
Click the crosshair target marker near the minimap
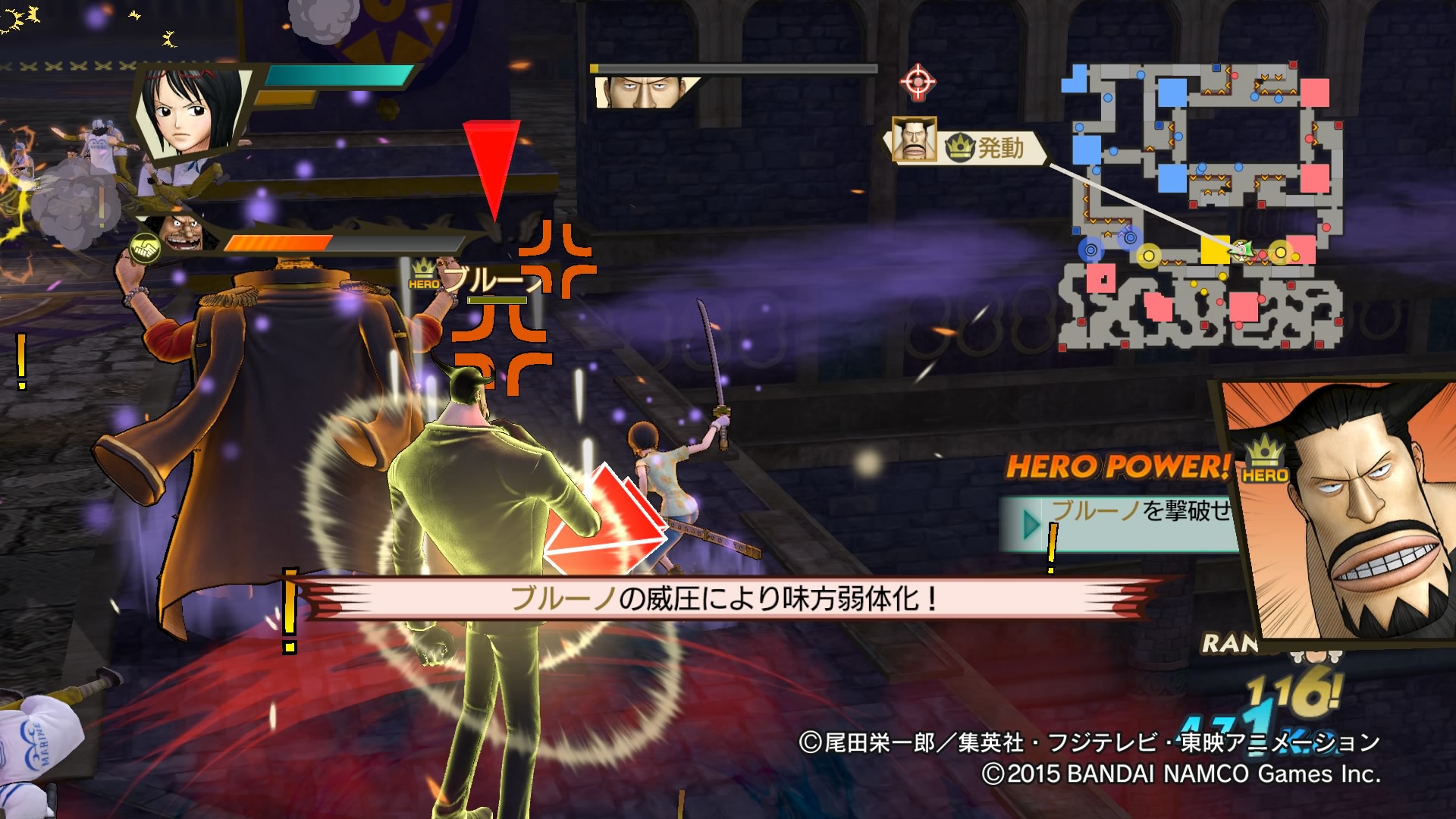click(x=918, y=82)
